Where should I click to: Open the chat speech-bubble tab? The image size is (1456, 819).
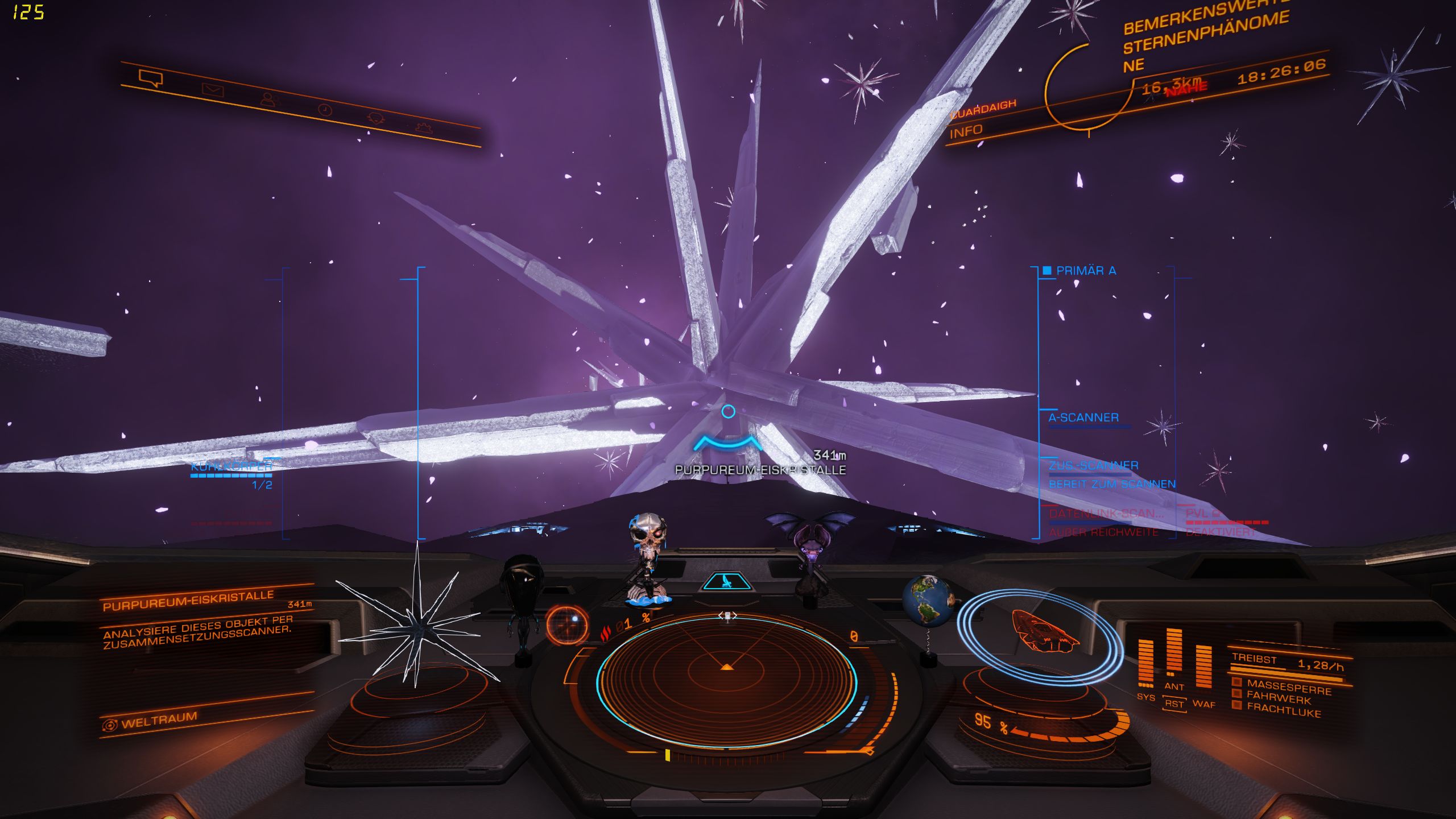(151, 77)
